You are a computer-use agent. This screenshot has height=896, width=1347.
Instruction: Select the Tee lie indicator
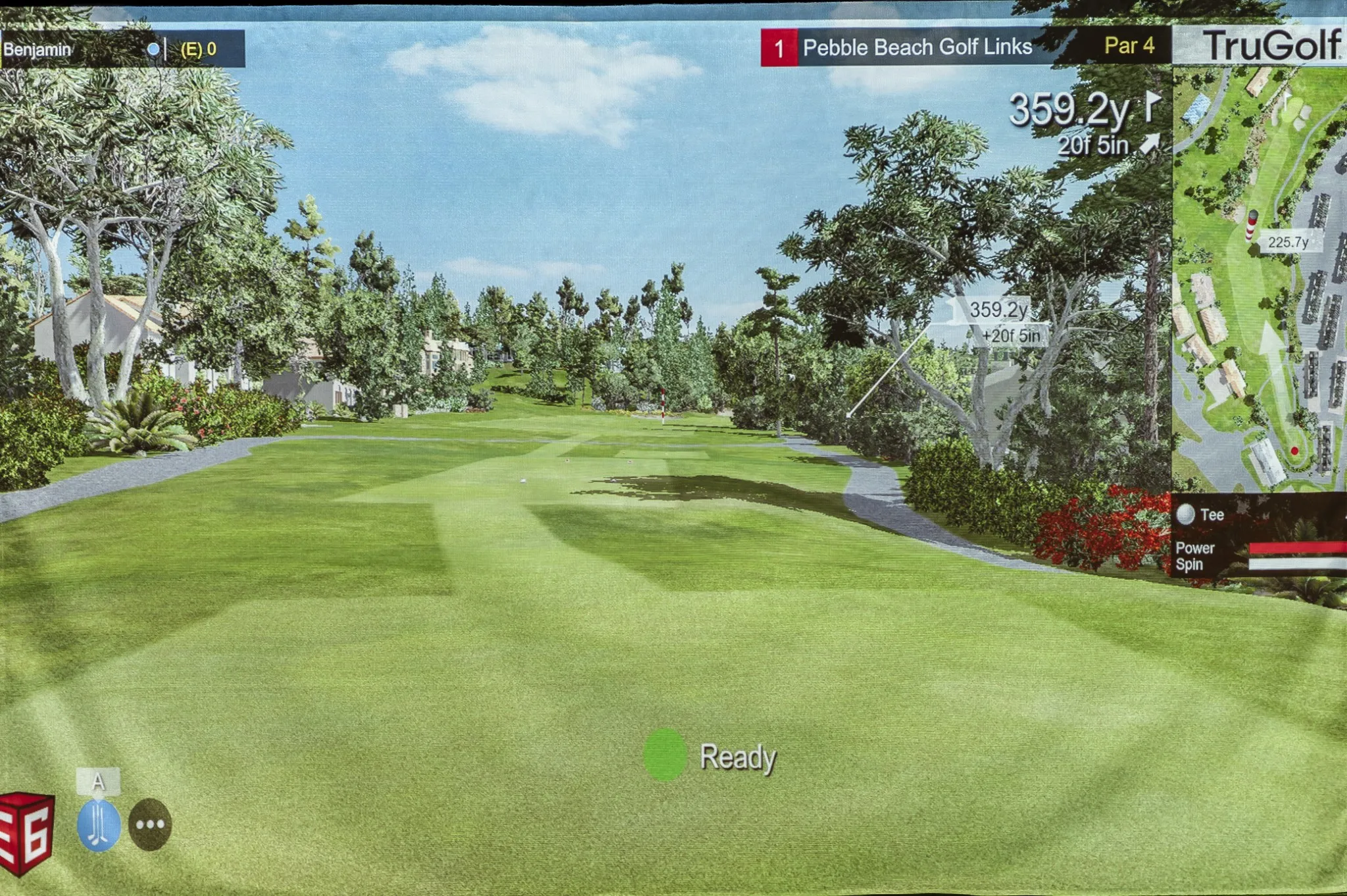point(1201,515)
